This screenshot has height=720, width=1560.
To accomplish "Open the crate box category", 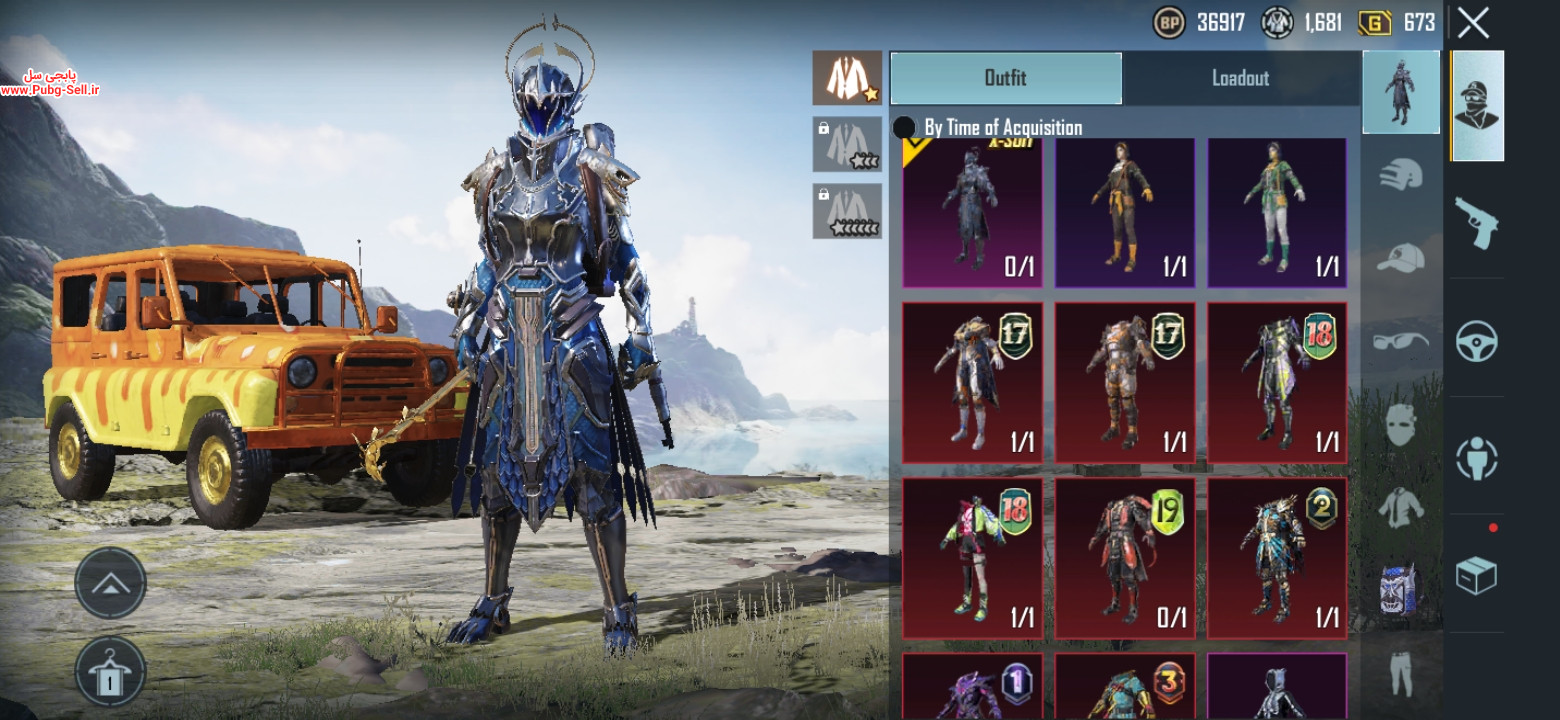I will pos(1476,575).
